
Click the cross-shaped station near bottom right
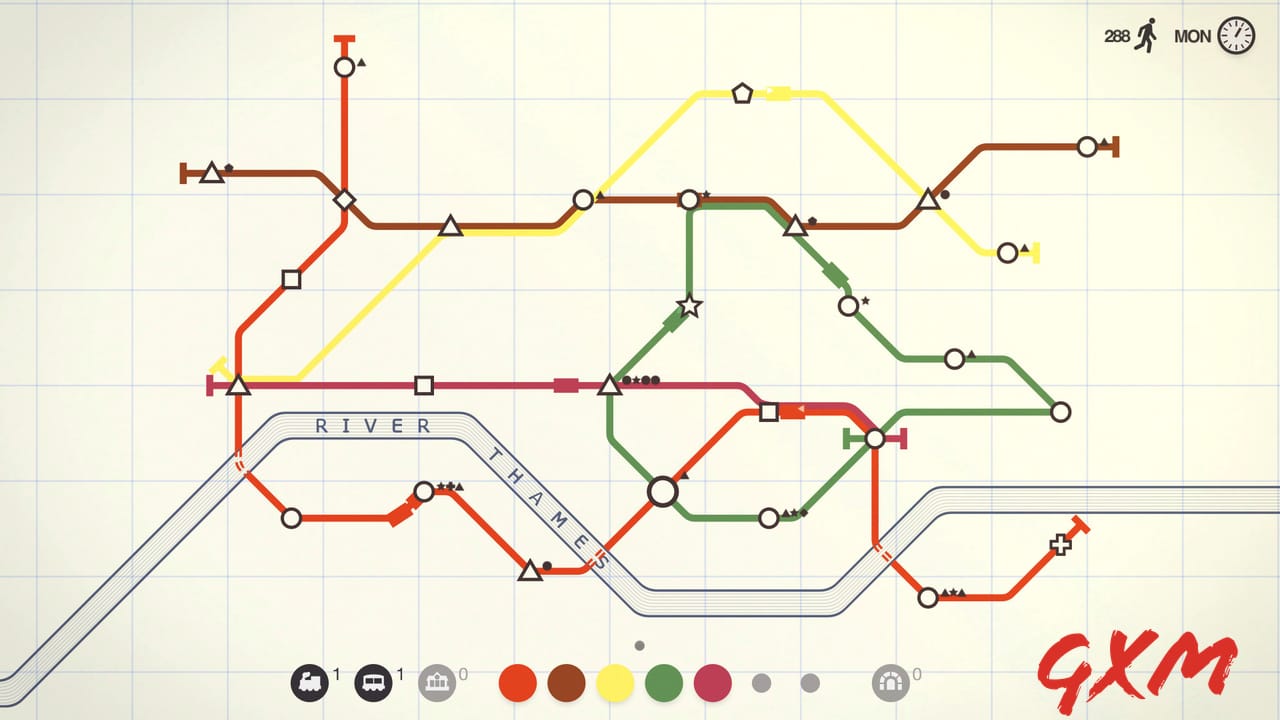coord(1059,546)
